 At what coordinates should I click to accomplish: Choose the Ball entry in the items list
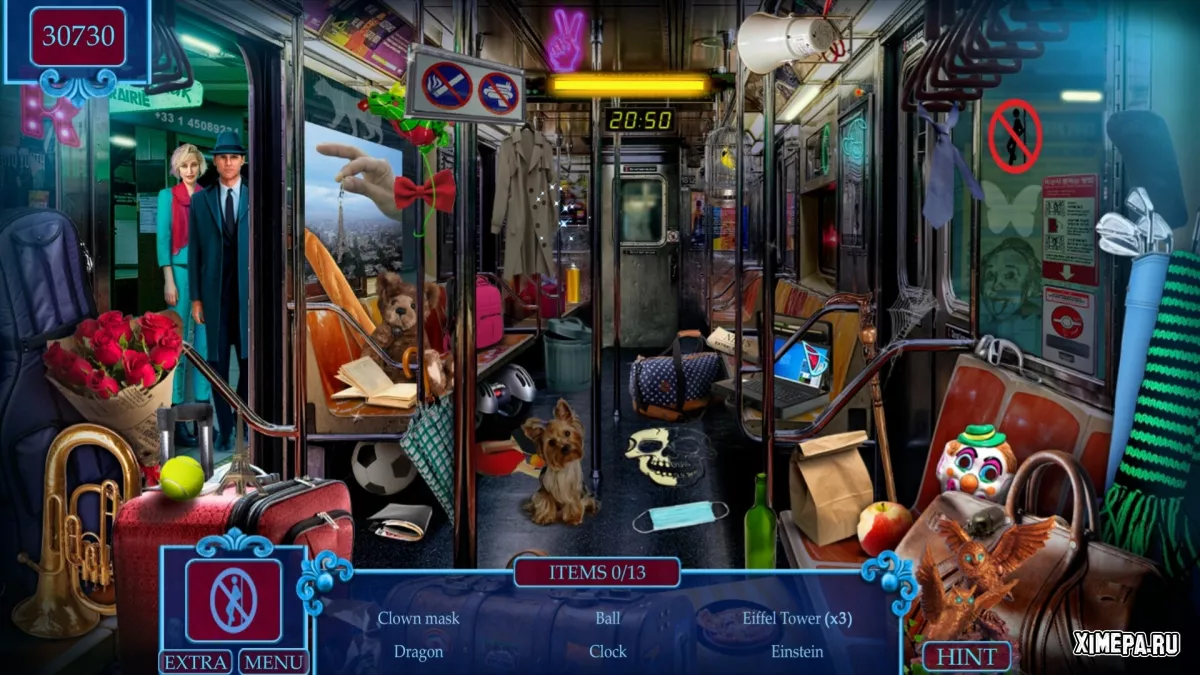pyautogui.click(x=608, y=618)
